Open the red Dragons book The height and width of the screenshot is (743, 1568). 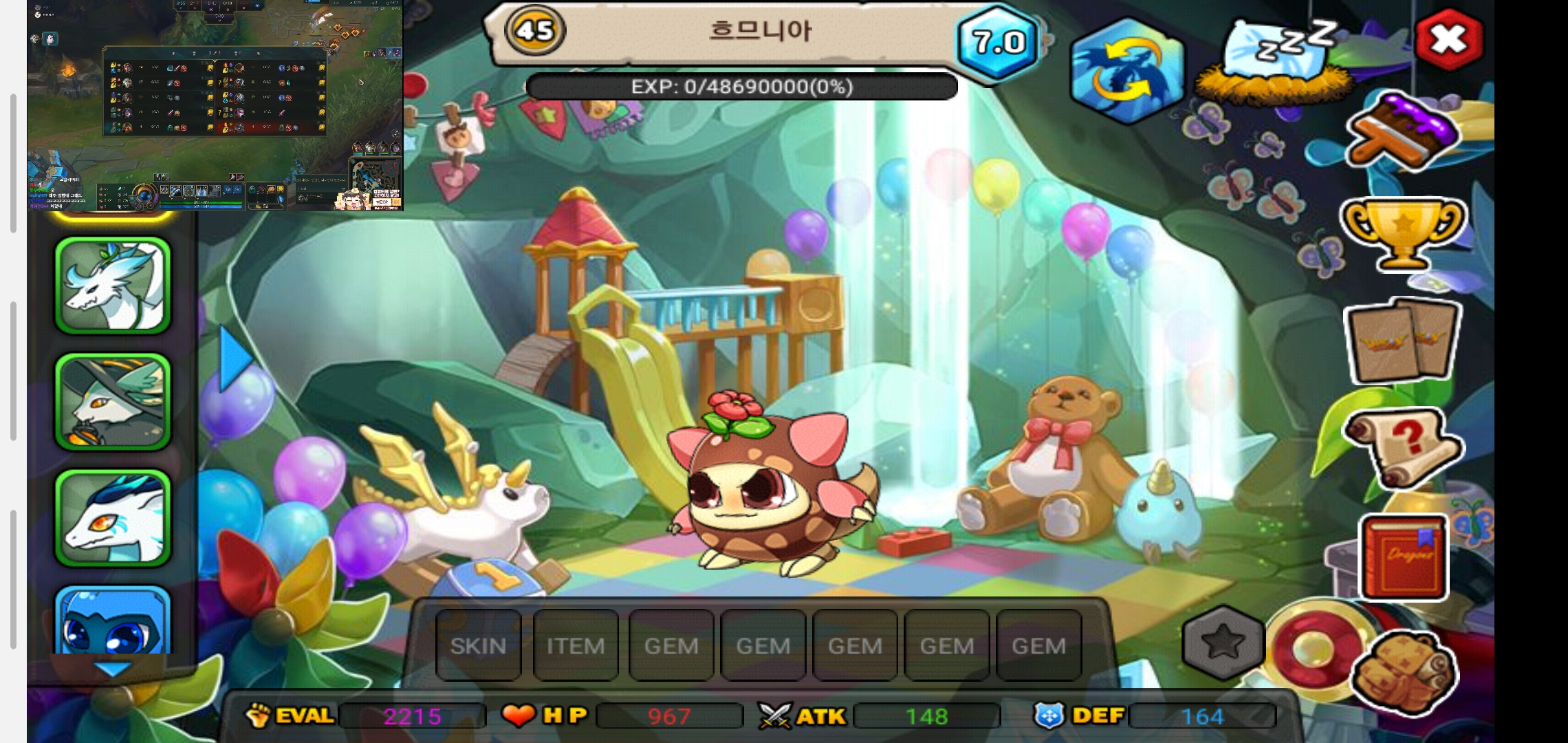(1403, 557)
